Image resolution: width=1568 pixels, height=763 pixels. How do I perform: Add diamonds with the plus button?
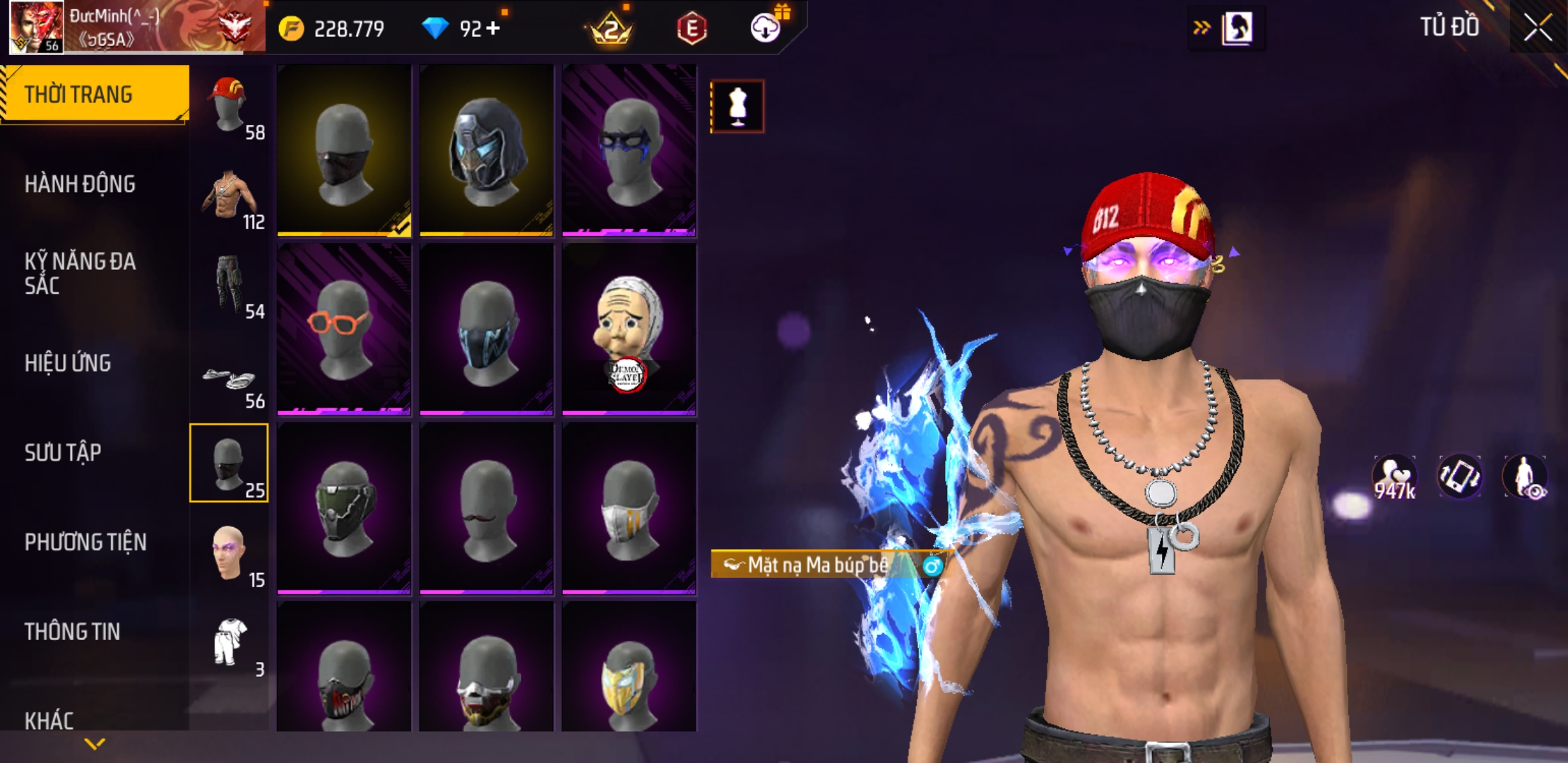(x=493, y=28)
